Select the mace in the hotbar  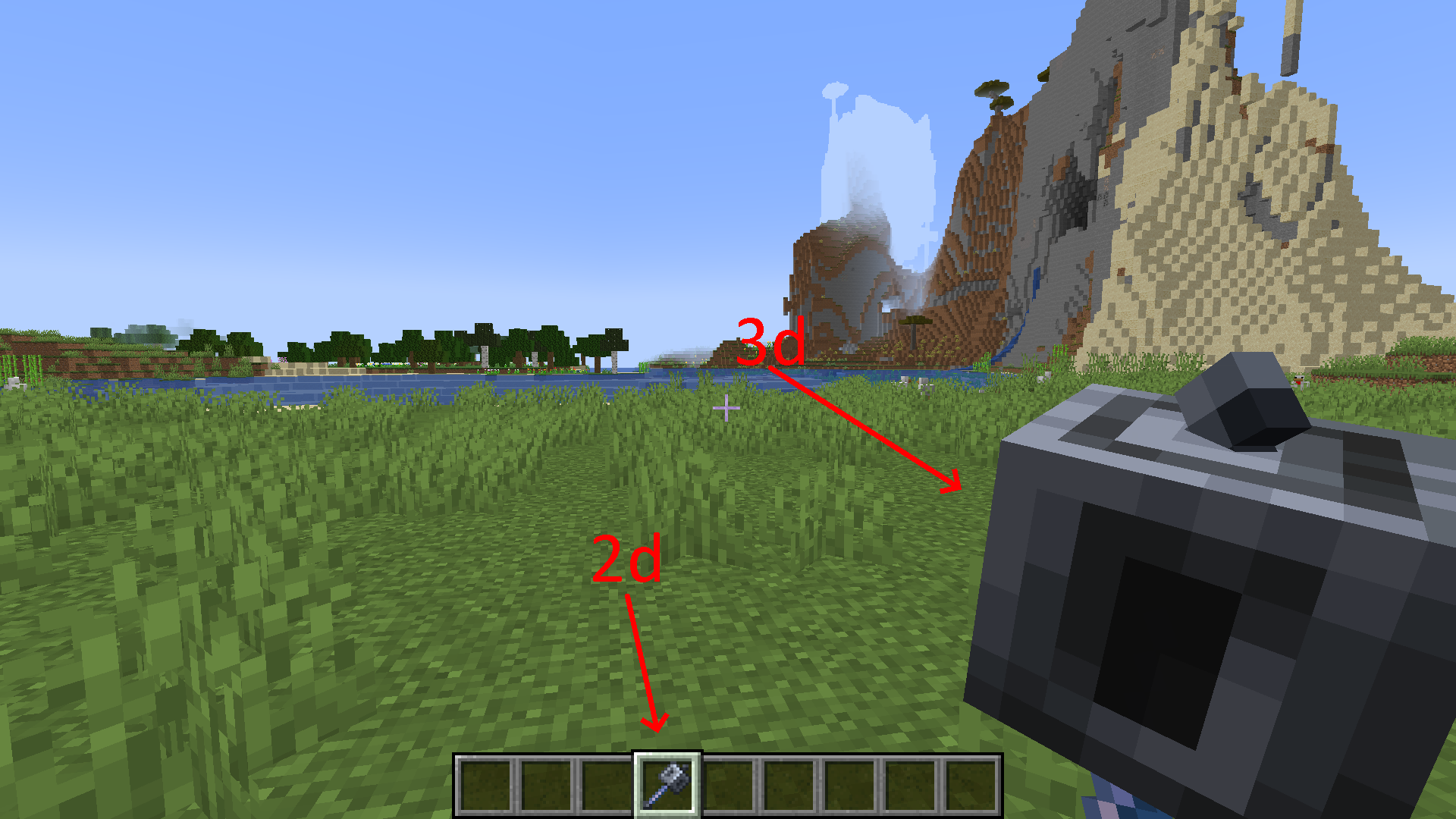pos(669,783)
